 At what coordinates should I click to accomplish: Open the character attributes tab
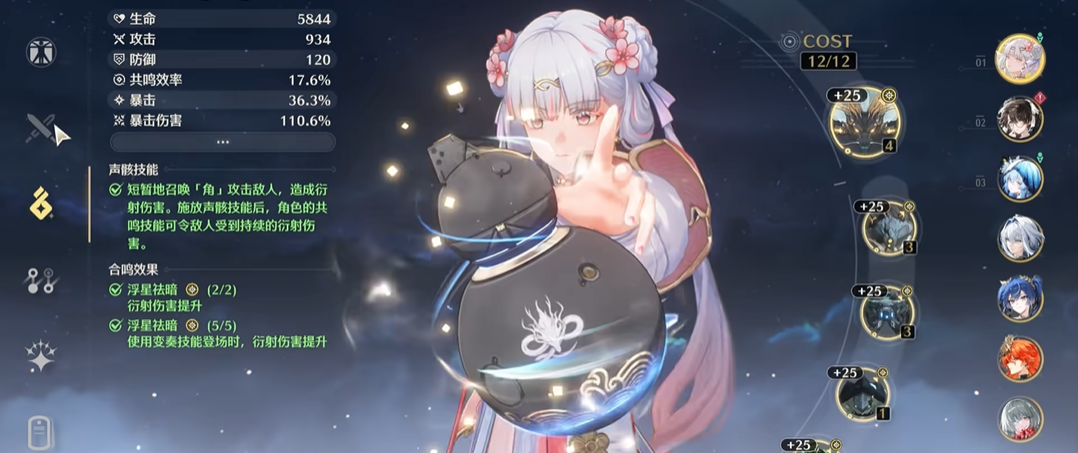click(x=41, y=51)
